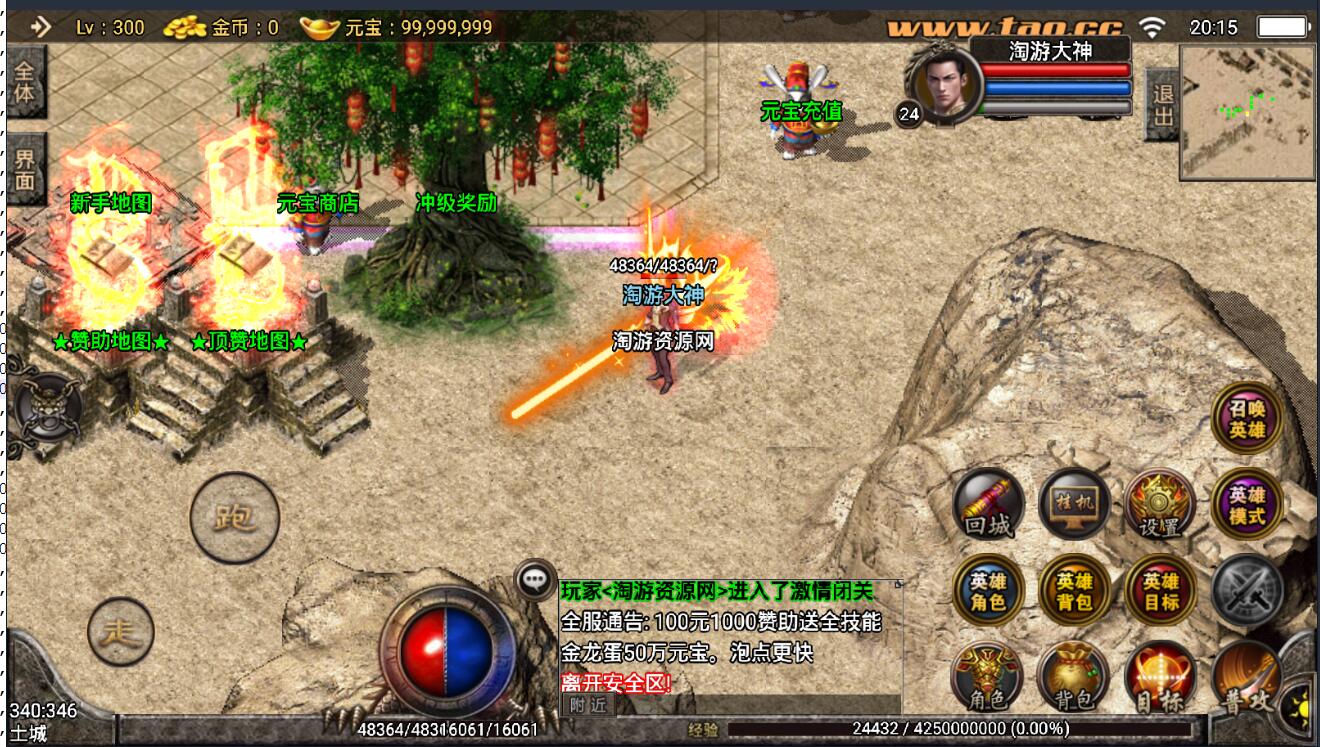Select the 英雄目标 hero target button
Viewport: 1320px width, 747px height.
[1160, 590]
